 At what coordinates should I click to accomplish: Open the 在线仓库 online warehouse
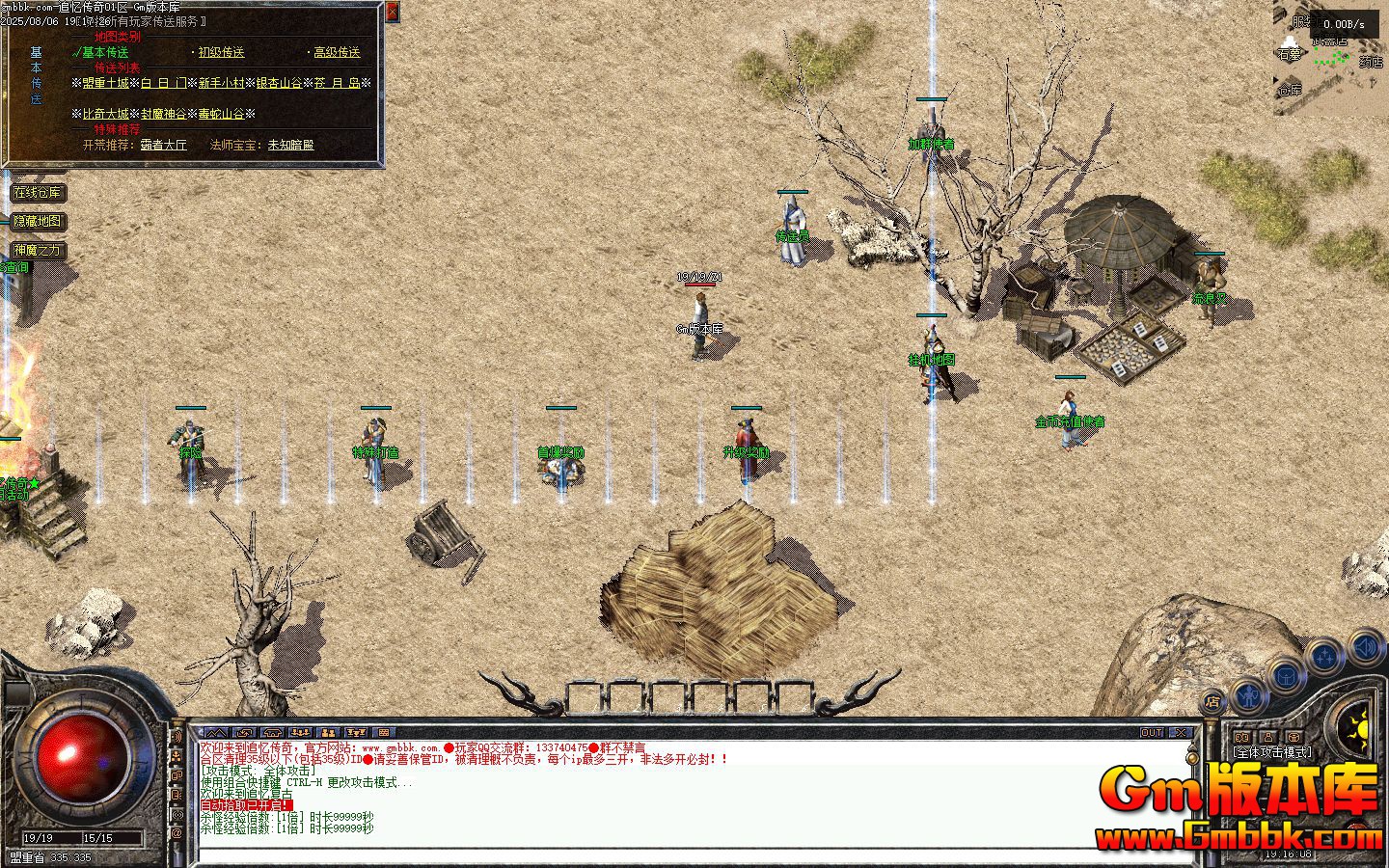coord(38,193)
